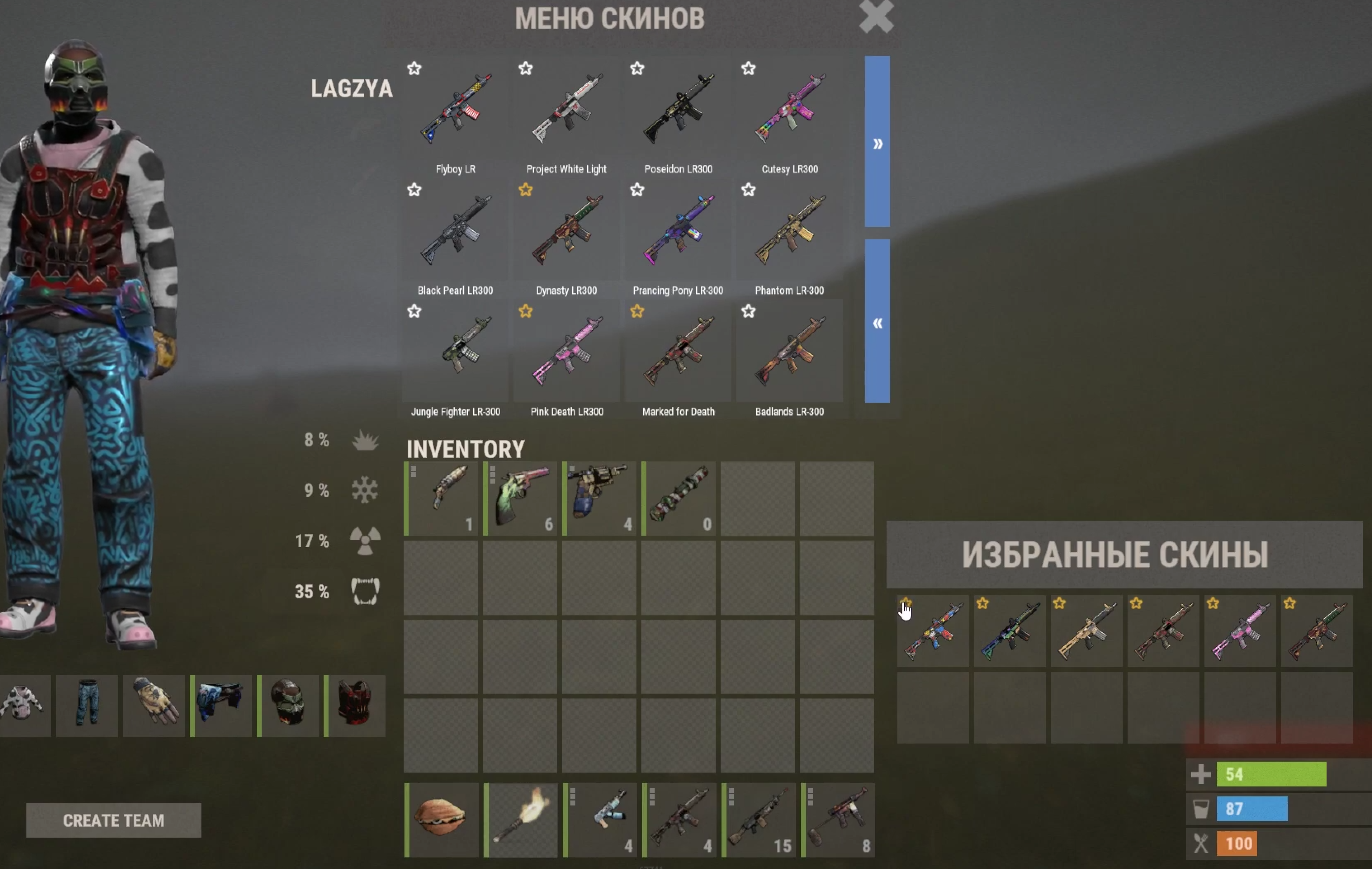The height and width of the screenshot is (869, 1372).
Task: Toggle the star on Marked for Death
Action: 637,311
